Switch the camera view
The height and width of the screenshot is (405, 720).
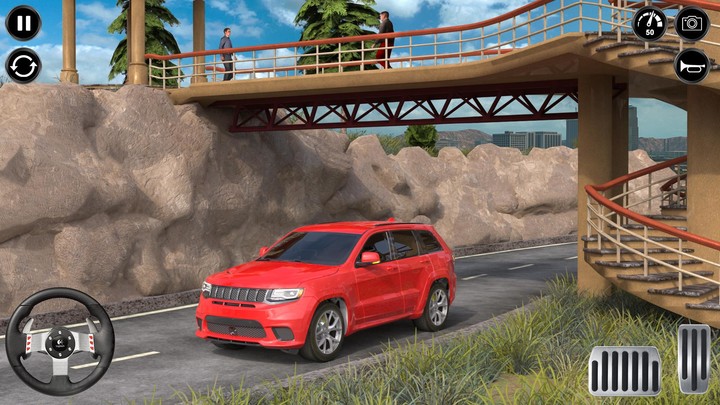(691, 23)
